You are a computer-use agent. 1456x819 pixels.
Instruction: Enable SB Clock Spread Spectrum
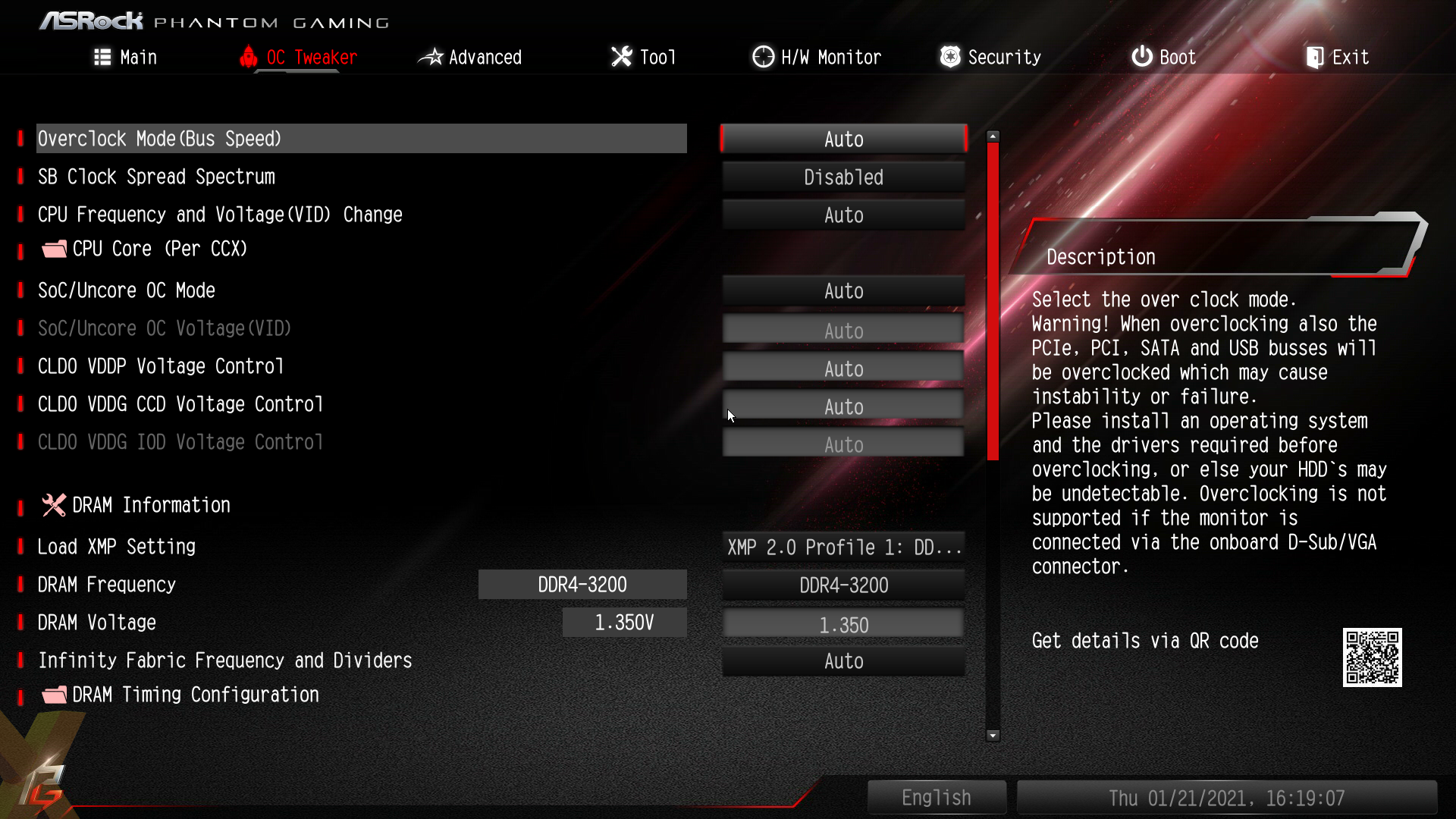(x=843, y=177)
